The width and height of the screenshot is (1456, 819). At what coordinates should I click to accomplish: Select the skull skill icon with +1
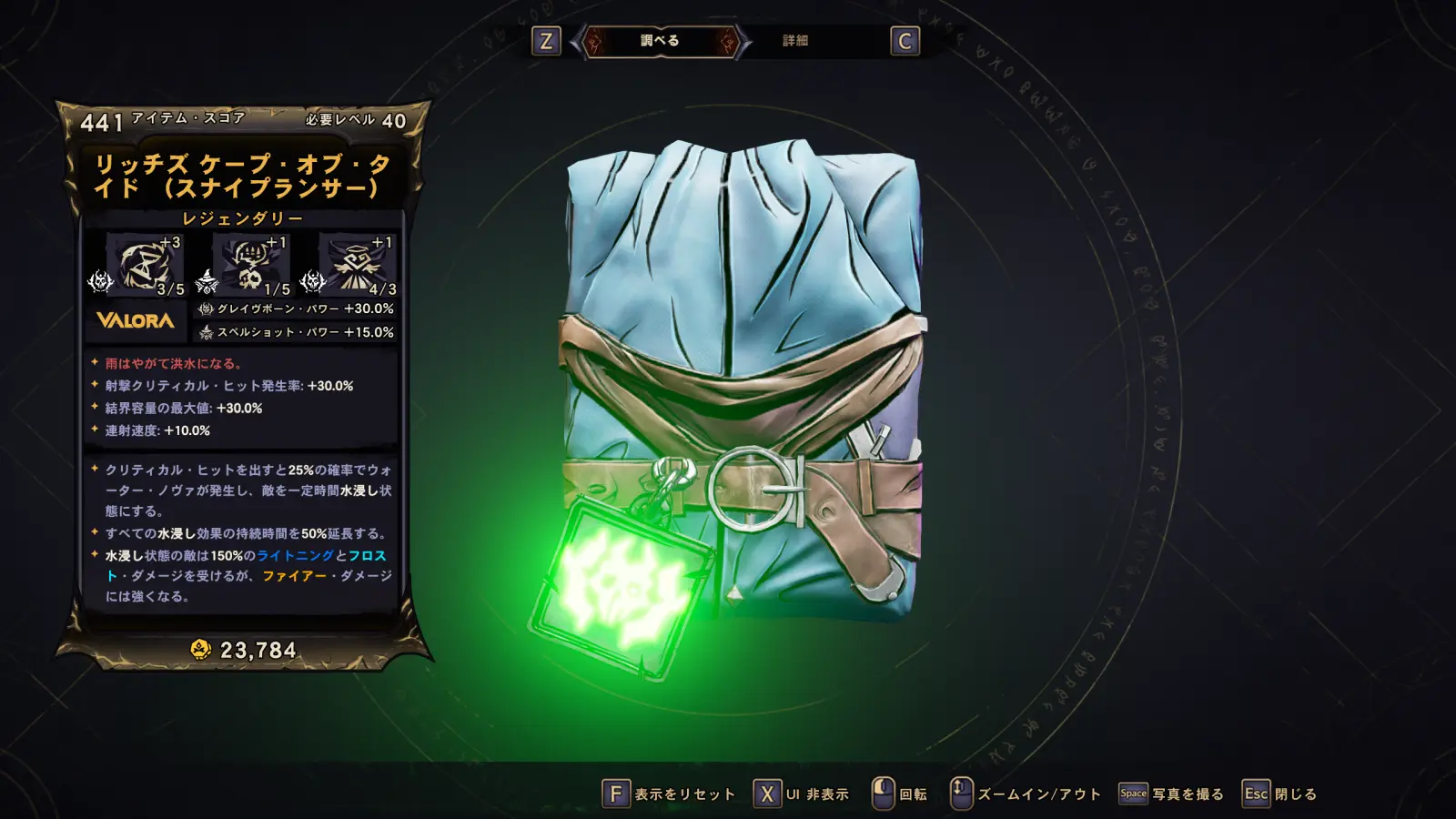[x=251, y=264]
